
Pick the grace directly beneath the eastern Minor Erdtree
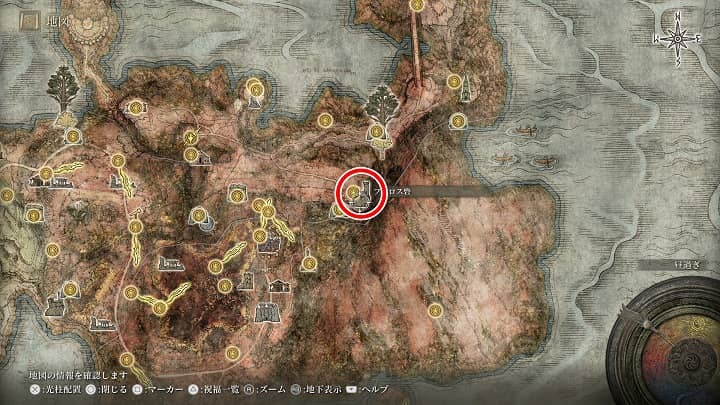coord(377,131)
